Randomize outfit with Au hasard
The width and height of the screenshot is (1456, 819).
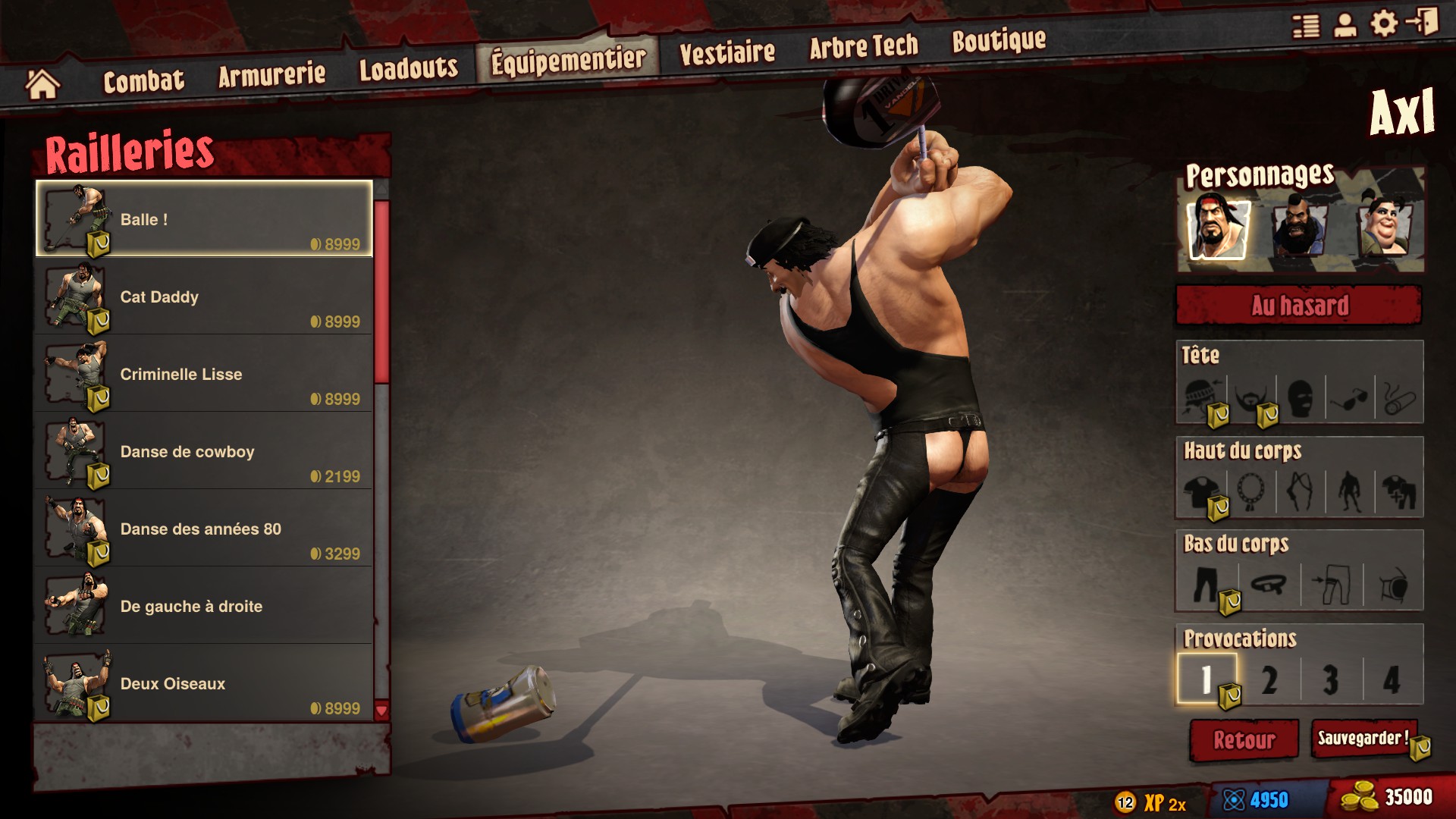pyautogui.click(x=1299, y=306)
